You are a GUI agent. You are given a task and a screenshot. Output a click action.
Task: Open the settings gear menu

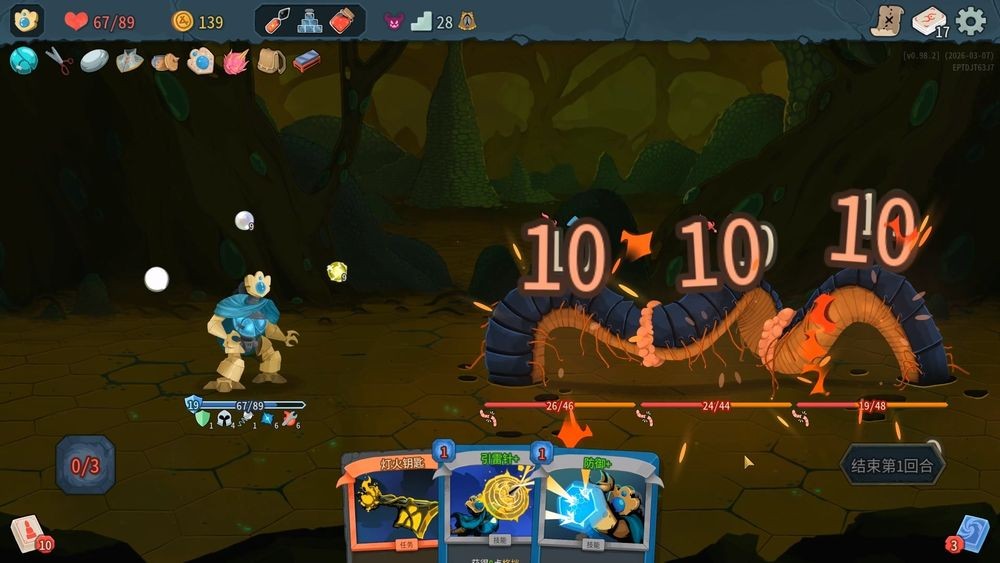pyautogui.click(x=970, y=21)
